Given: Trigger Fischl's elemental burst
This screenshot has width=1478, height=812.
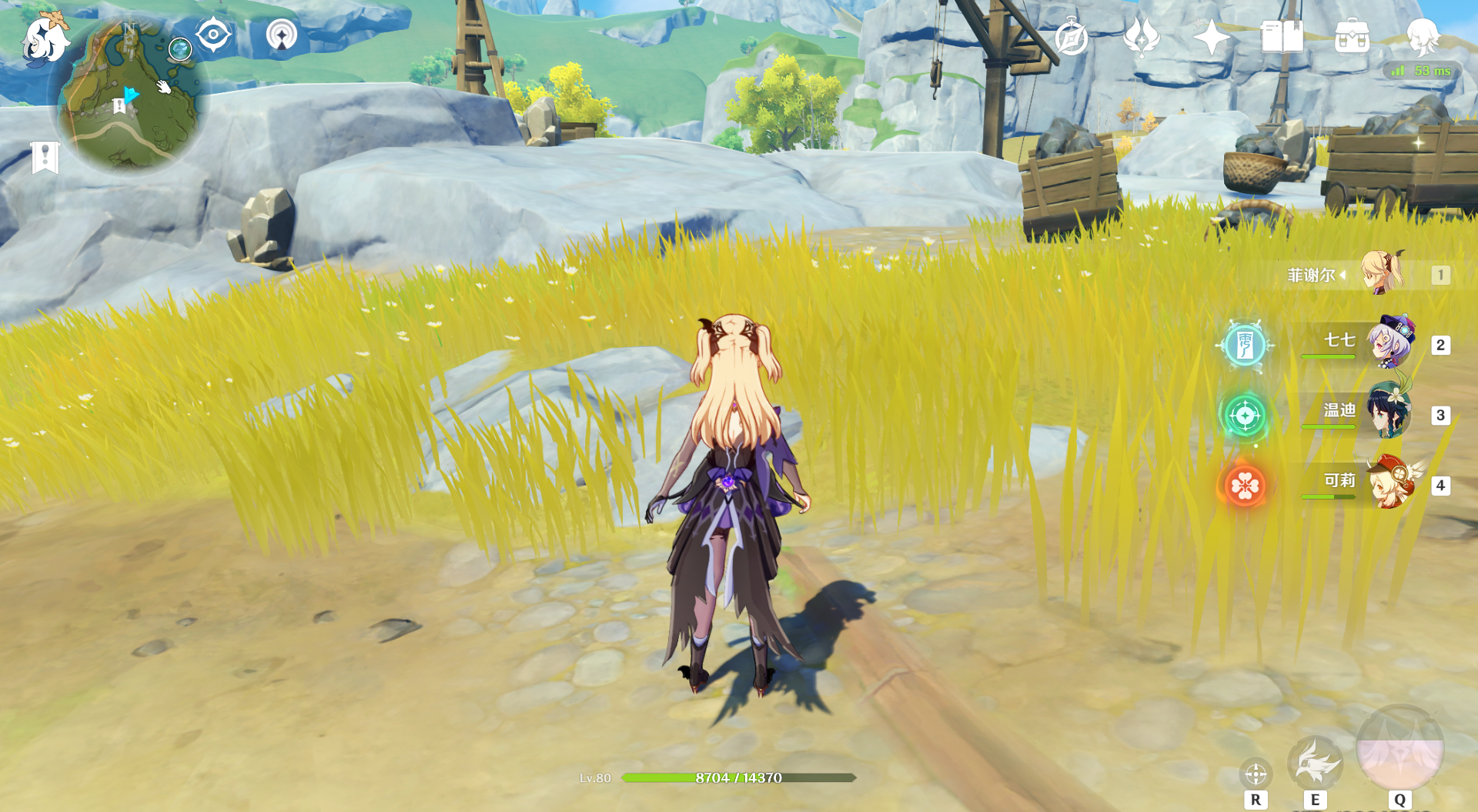Looking at the screenshot, I should [1399, 749].
